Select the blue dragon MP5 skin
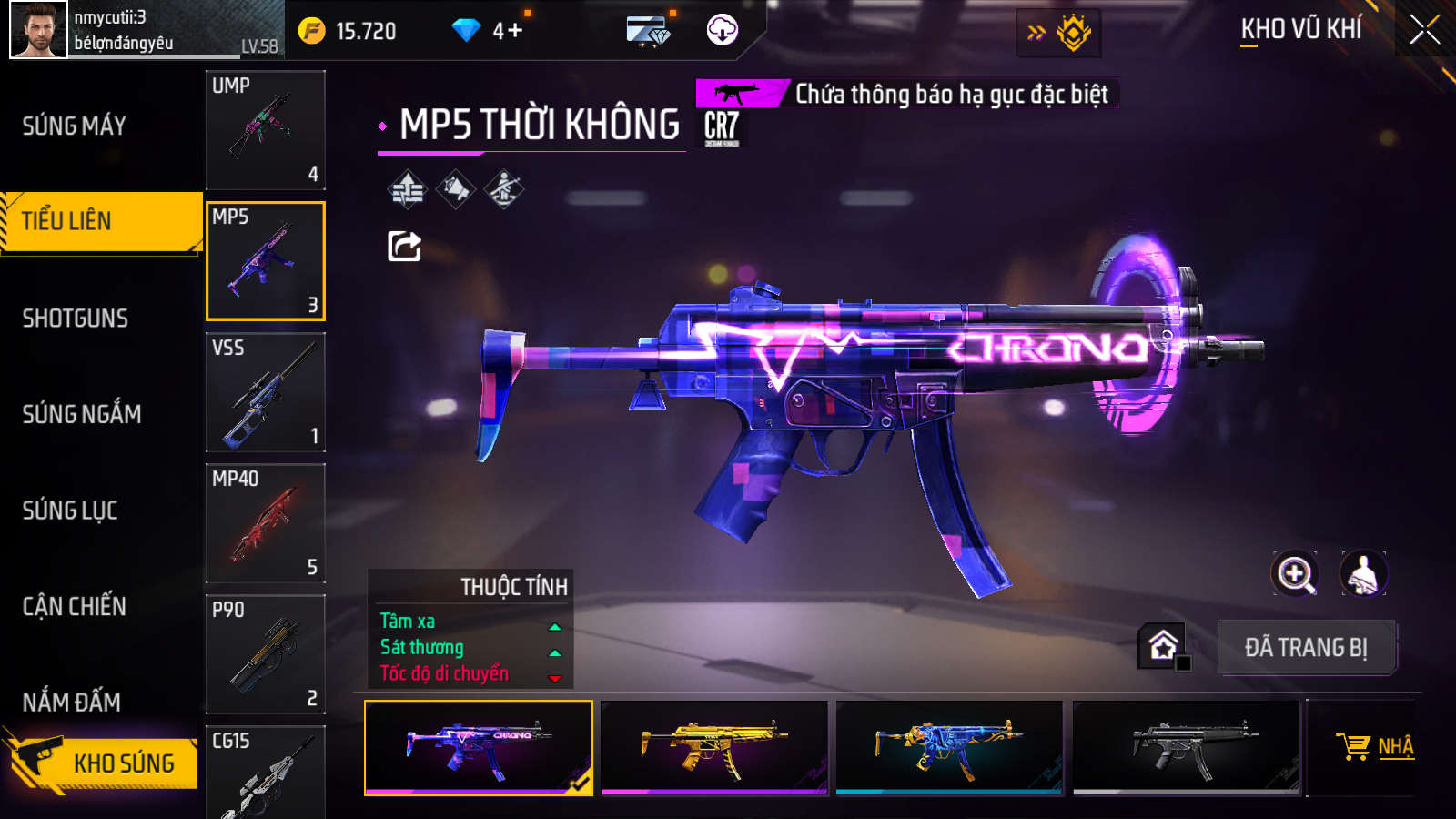The width and height of the screenshot is (1456, 819). pyautogui.click(x=949, y=747)
